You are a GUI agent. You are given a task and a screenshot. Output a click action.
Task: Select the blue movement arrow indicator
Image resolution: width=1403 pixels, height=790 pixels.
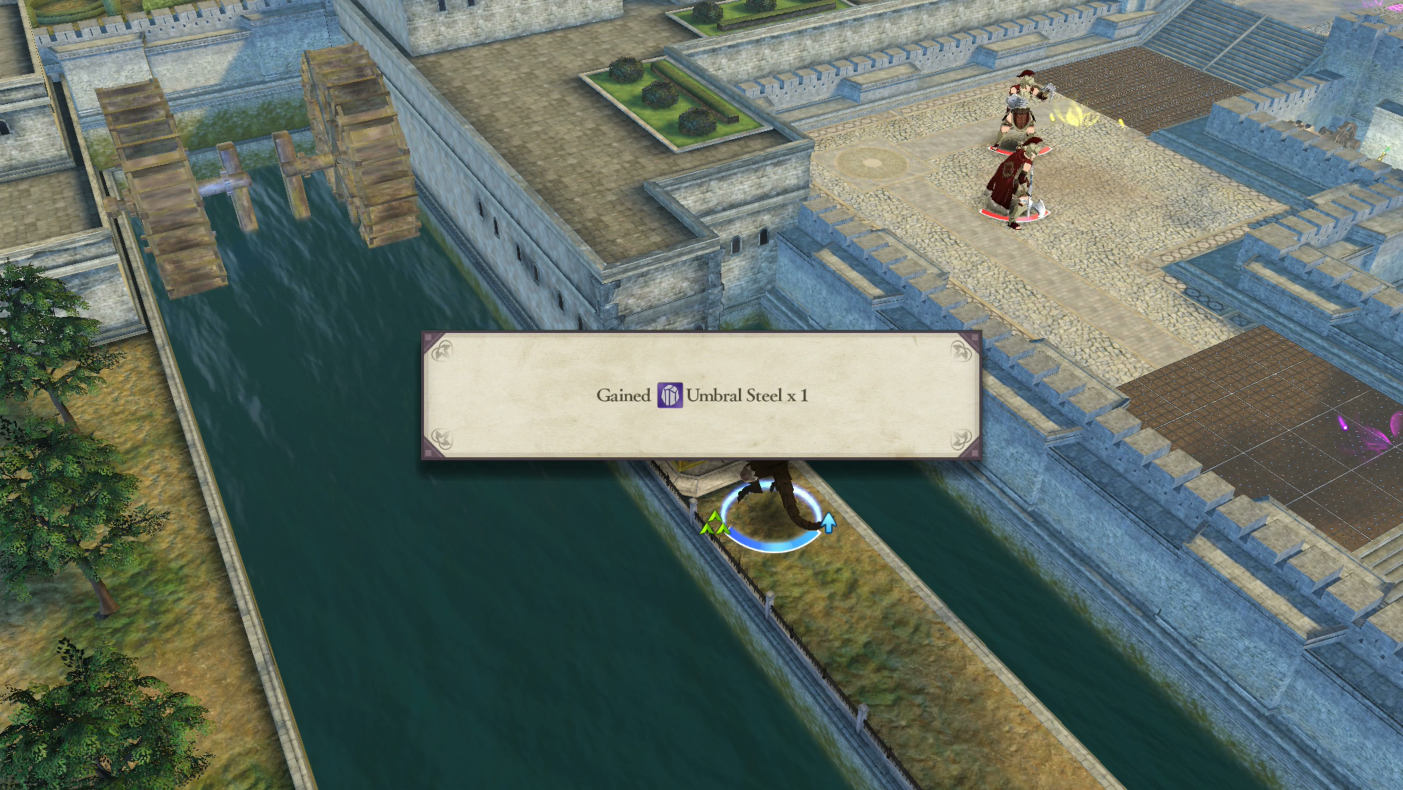tap(831, 521)
